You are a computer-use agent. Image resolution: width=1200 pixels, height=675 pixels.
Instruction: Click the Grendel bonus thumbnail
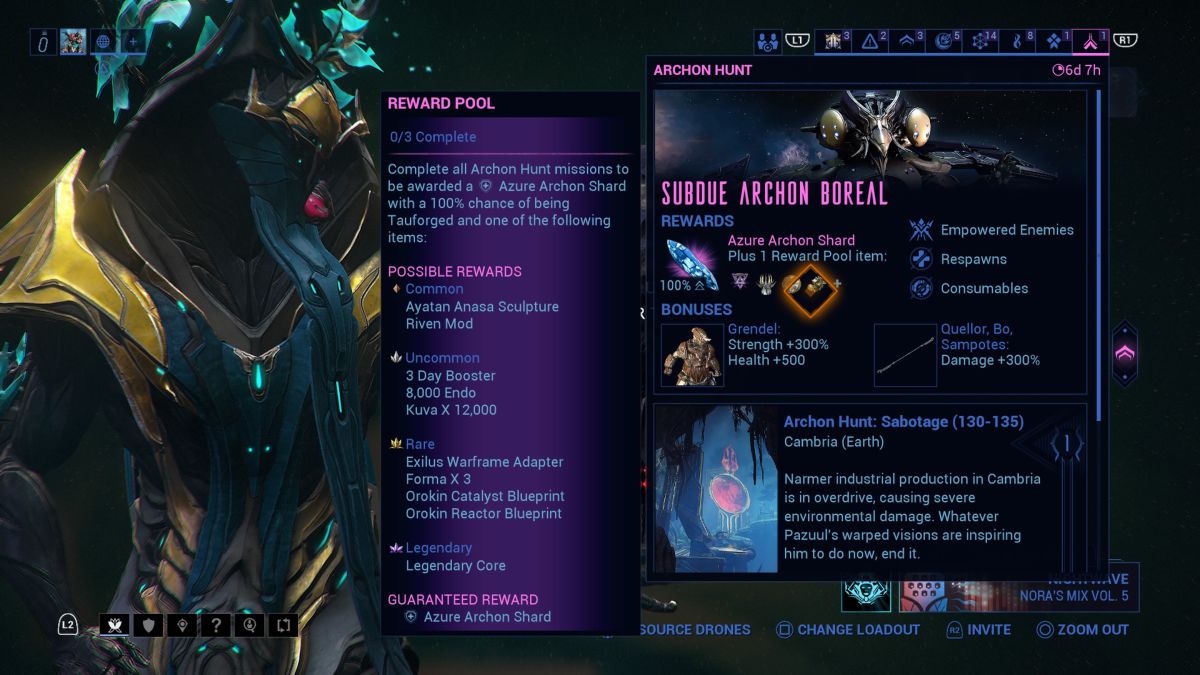[692, 355]
